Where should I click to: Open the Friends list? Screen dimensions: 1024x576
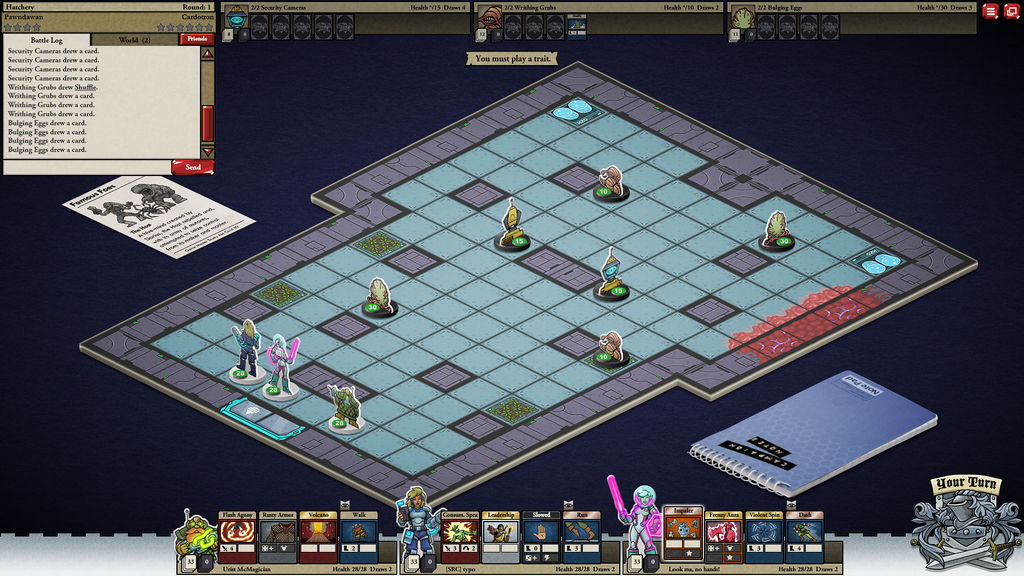[196, 39]
